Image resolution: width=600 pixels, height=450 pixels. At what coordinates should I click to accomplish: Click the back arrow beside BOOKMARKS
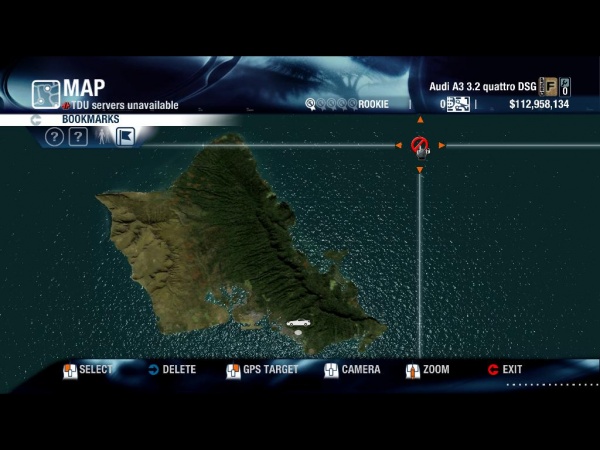pos(36,120)
